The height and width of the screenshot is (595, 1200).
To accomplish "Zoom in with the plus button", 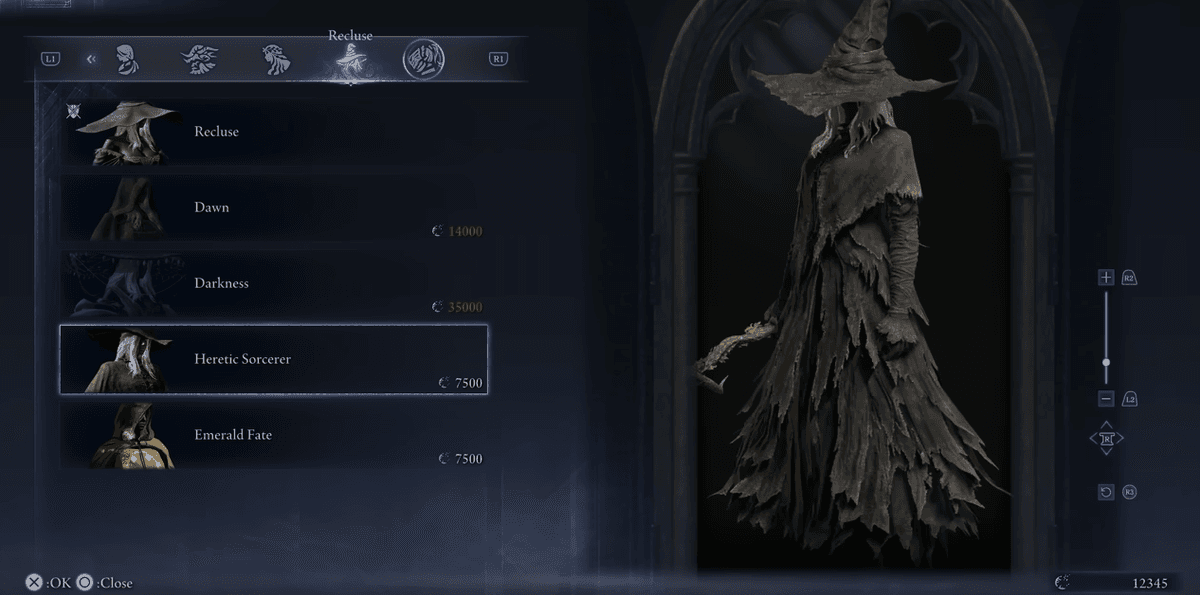I will coord(1106,277).
